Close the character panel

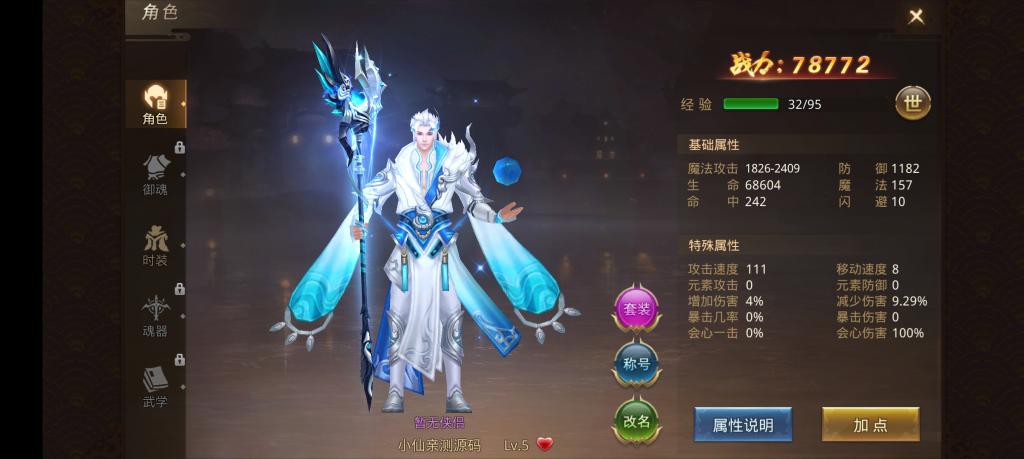(x=915, y=17)
